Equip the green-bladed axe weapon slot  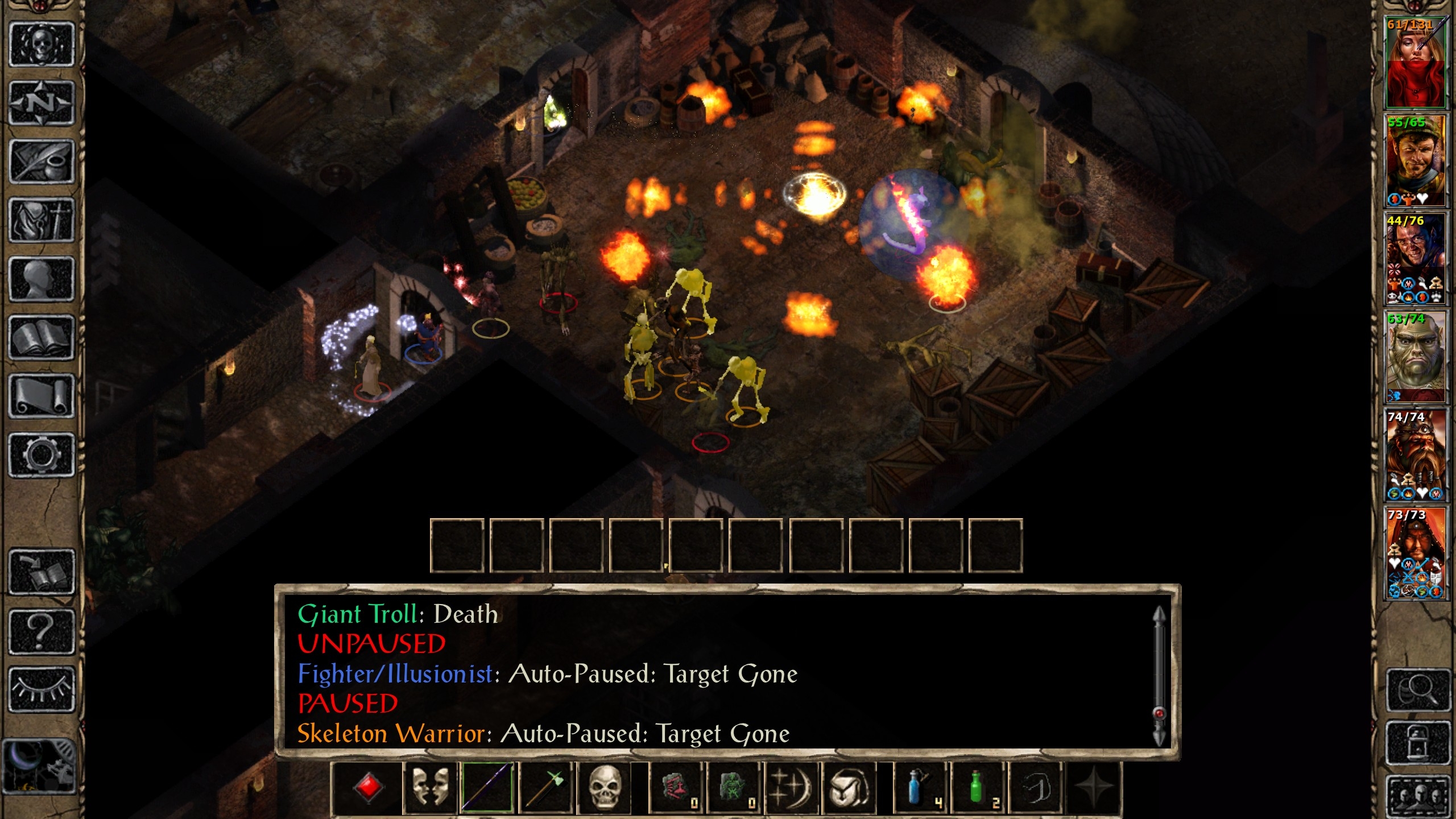(x=546, y=788)
